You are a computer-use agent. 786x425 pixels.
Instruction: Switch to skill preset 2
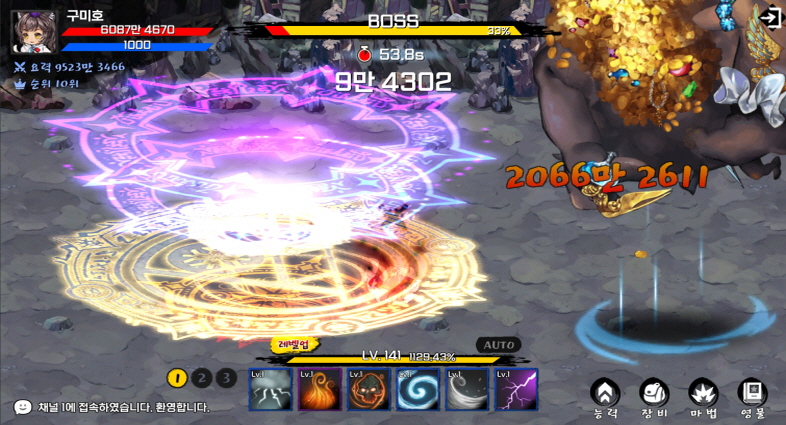point(202,377)
